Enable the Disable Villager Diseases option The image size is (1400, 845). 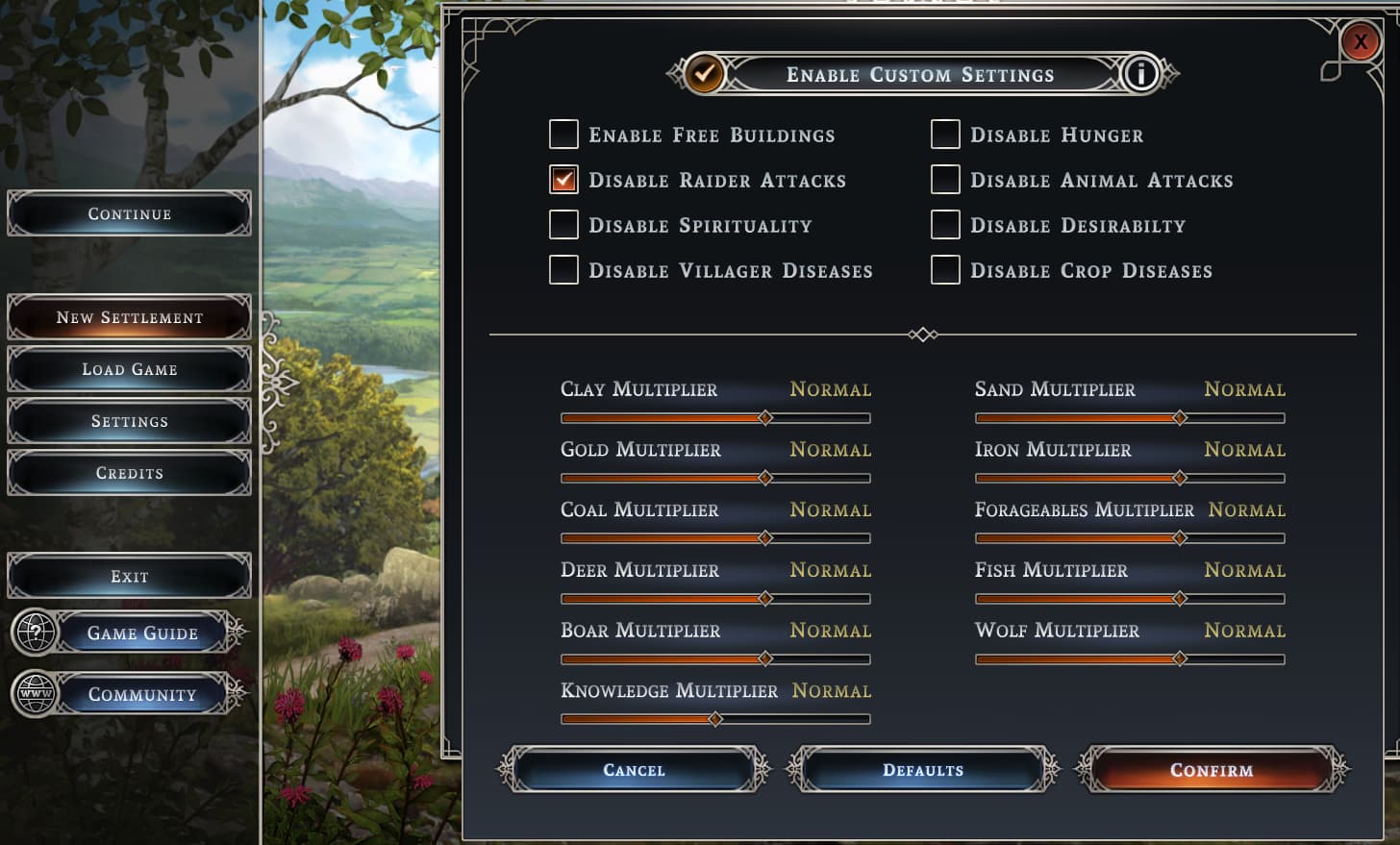click(x=563, y=270)
